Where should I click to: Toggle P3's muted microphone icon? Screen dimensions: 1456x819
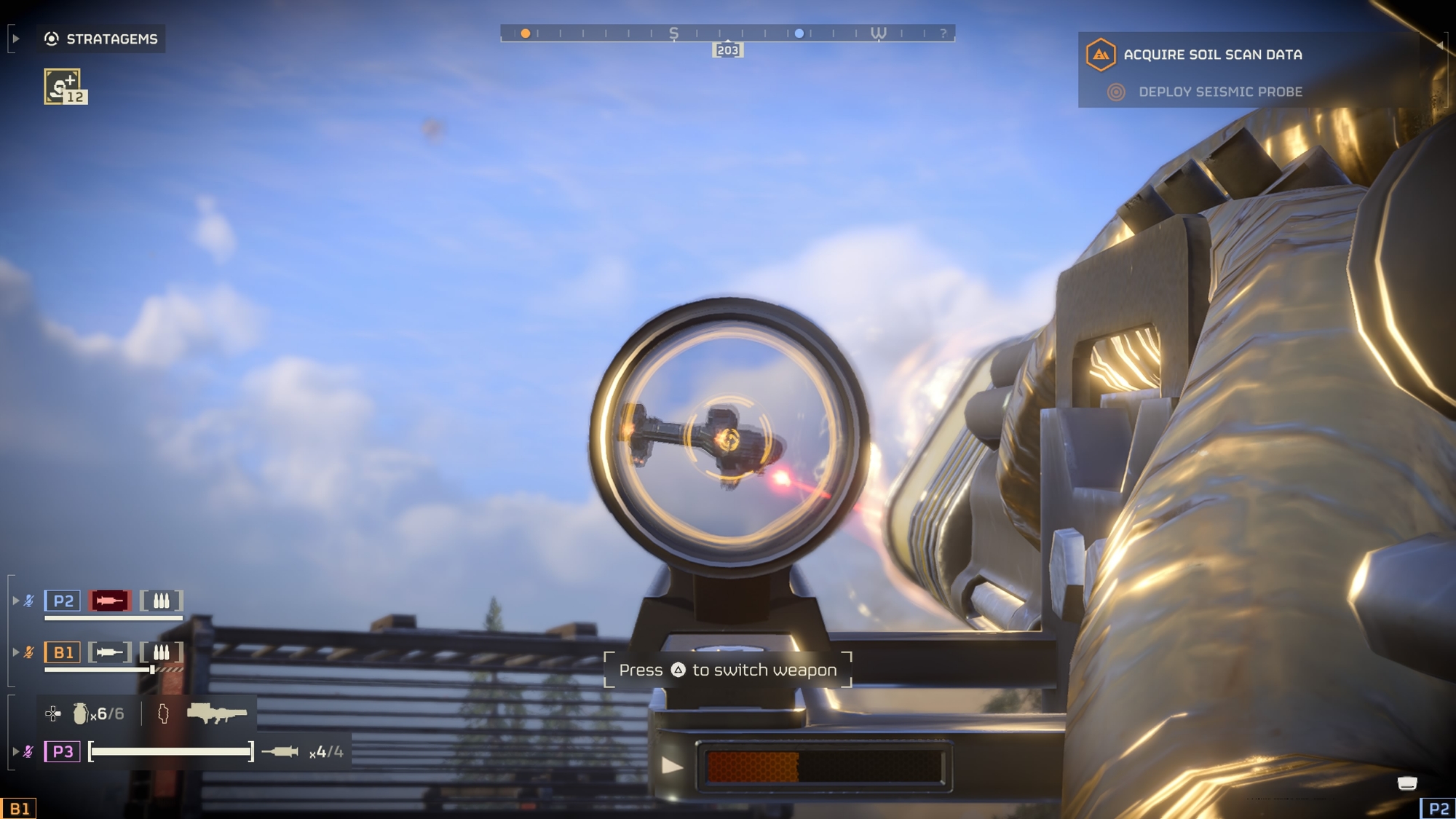click(29, 751)
